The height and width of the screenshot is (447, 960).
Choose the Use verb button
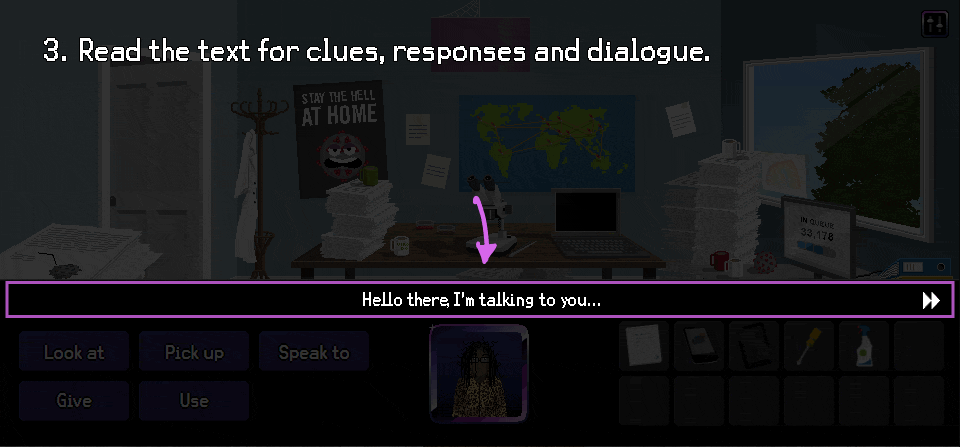tap(194, 401)
